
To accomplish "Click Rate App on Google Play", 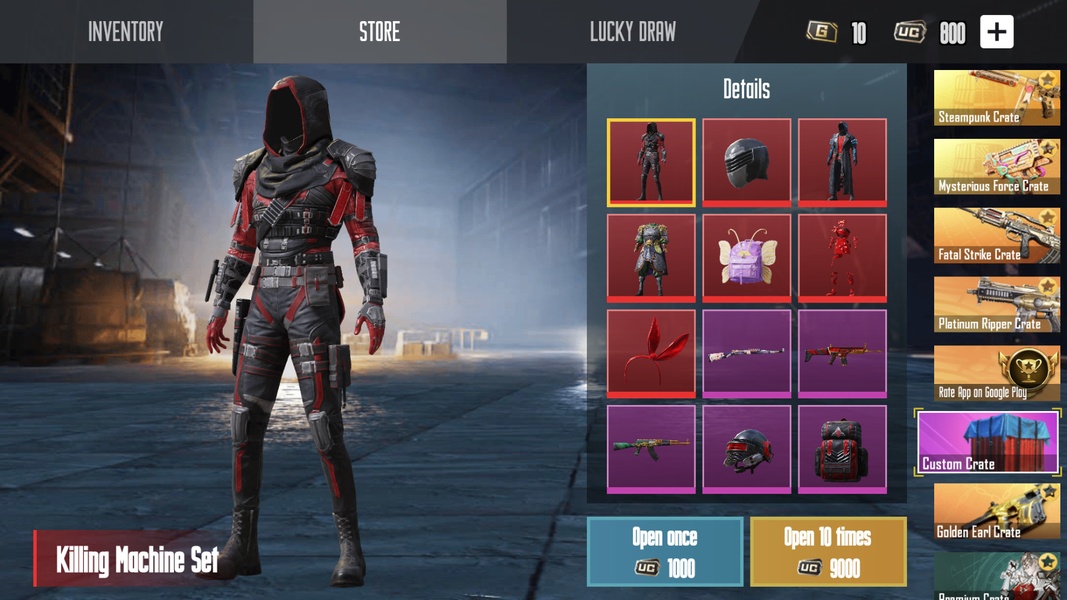I will 996,374.
